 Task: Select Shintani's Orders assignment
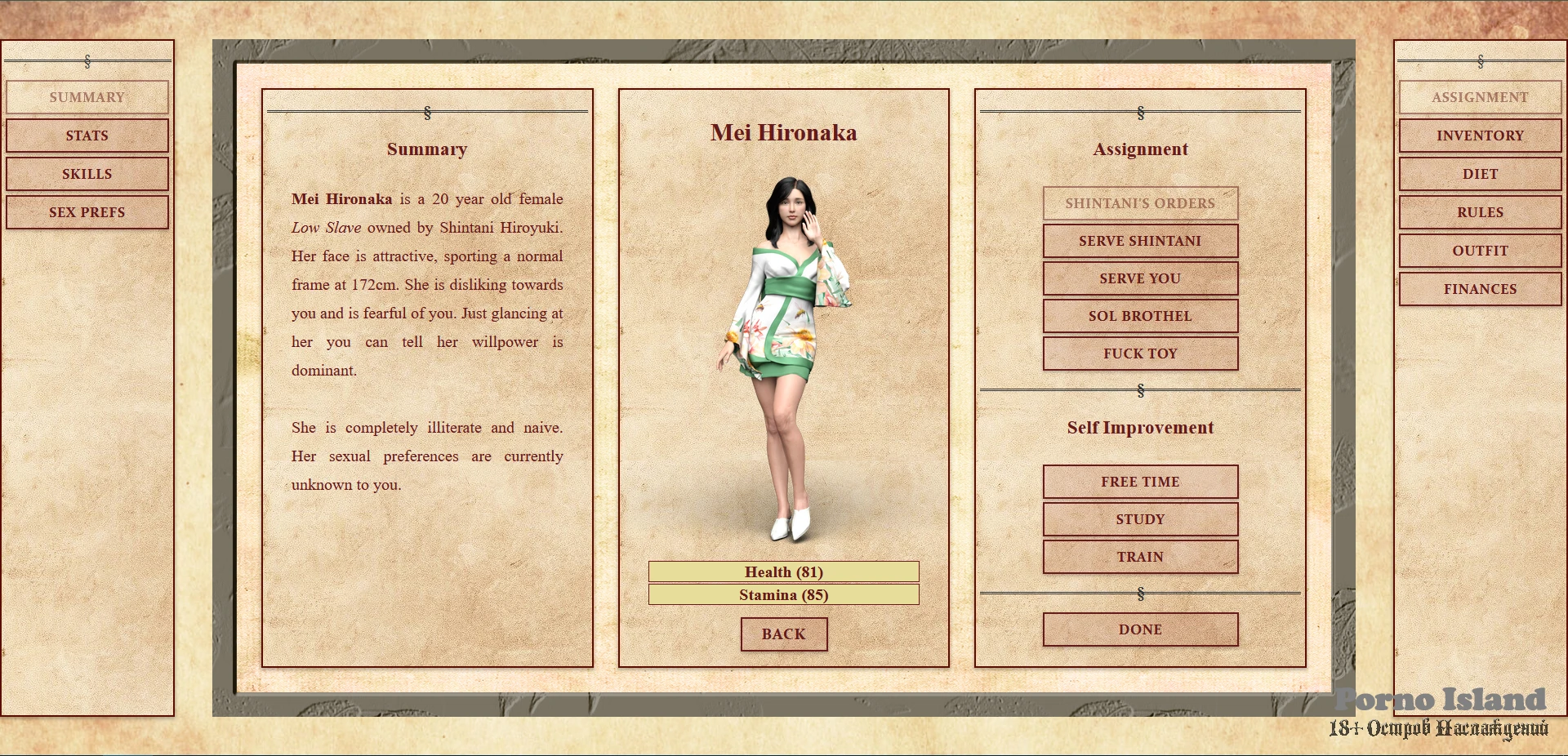[x=1140, y=203]
